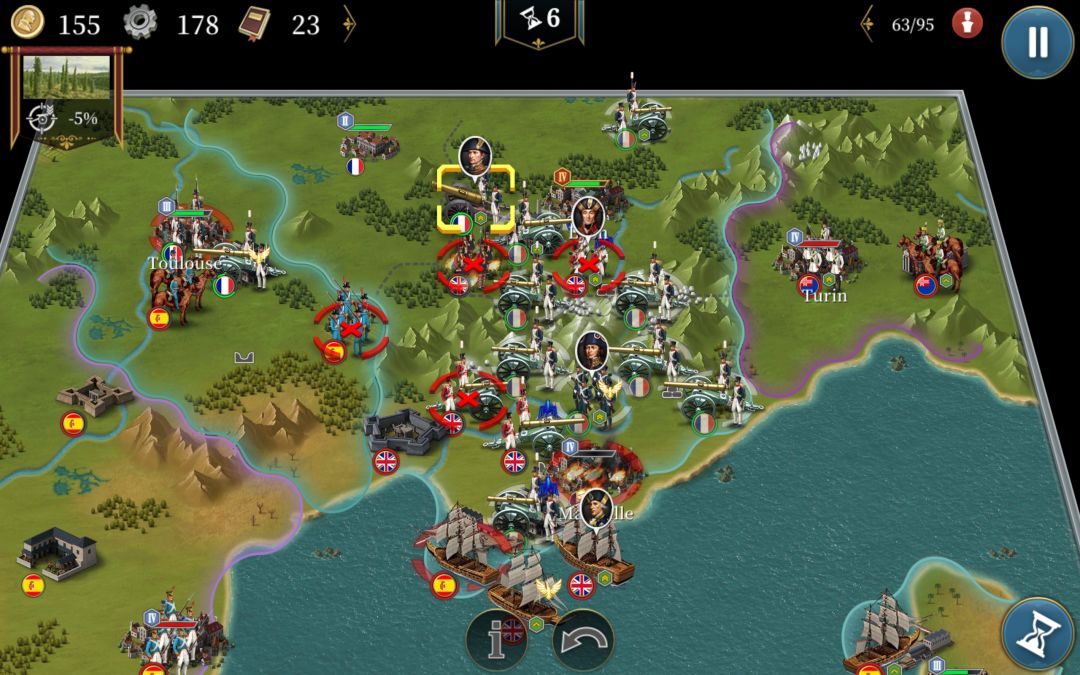1080x675 pixels.
Task: Expand the arrow beside the 63/95 counter
Action: [869, 24]
